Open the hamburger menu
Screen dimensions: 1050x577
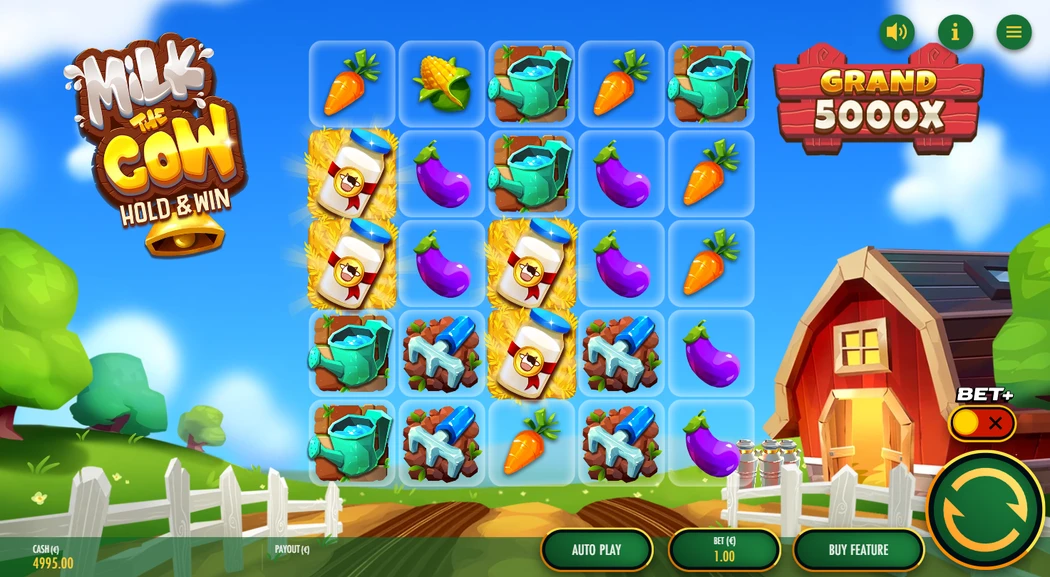[x=1013, y=32]
